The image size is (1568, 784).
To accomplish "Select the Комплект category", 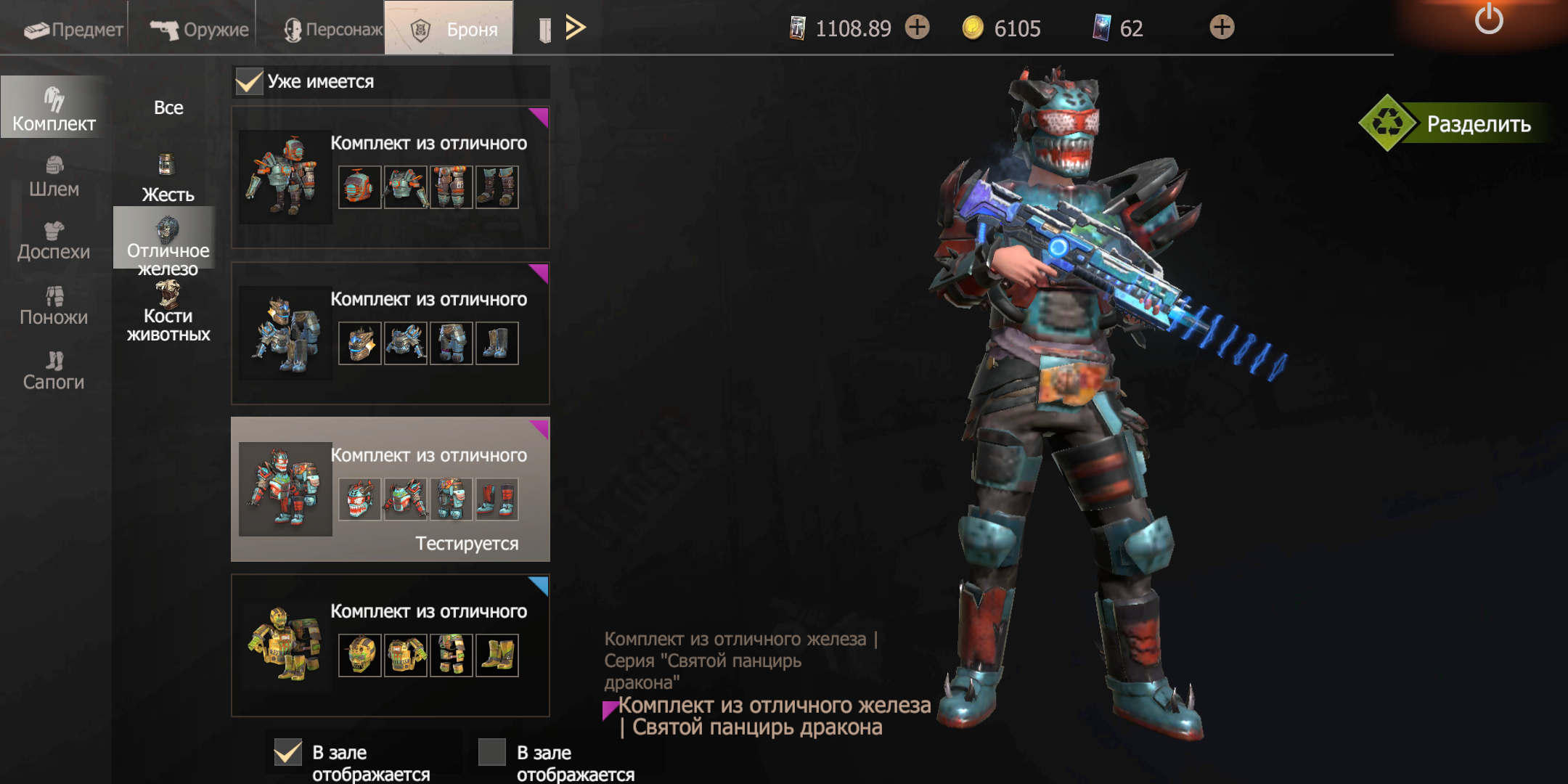I will point(54,109).
